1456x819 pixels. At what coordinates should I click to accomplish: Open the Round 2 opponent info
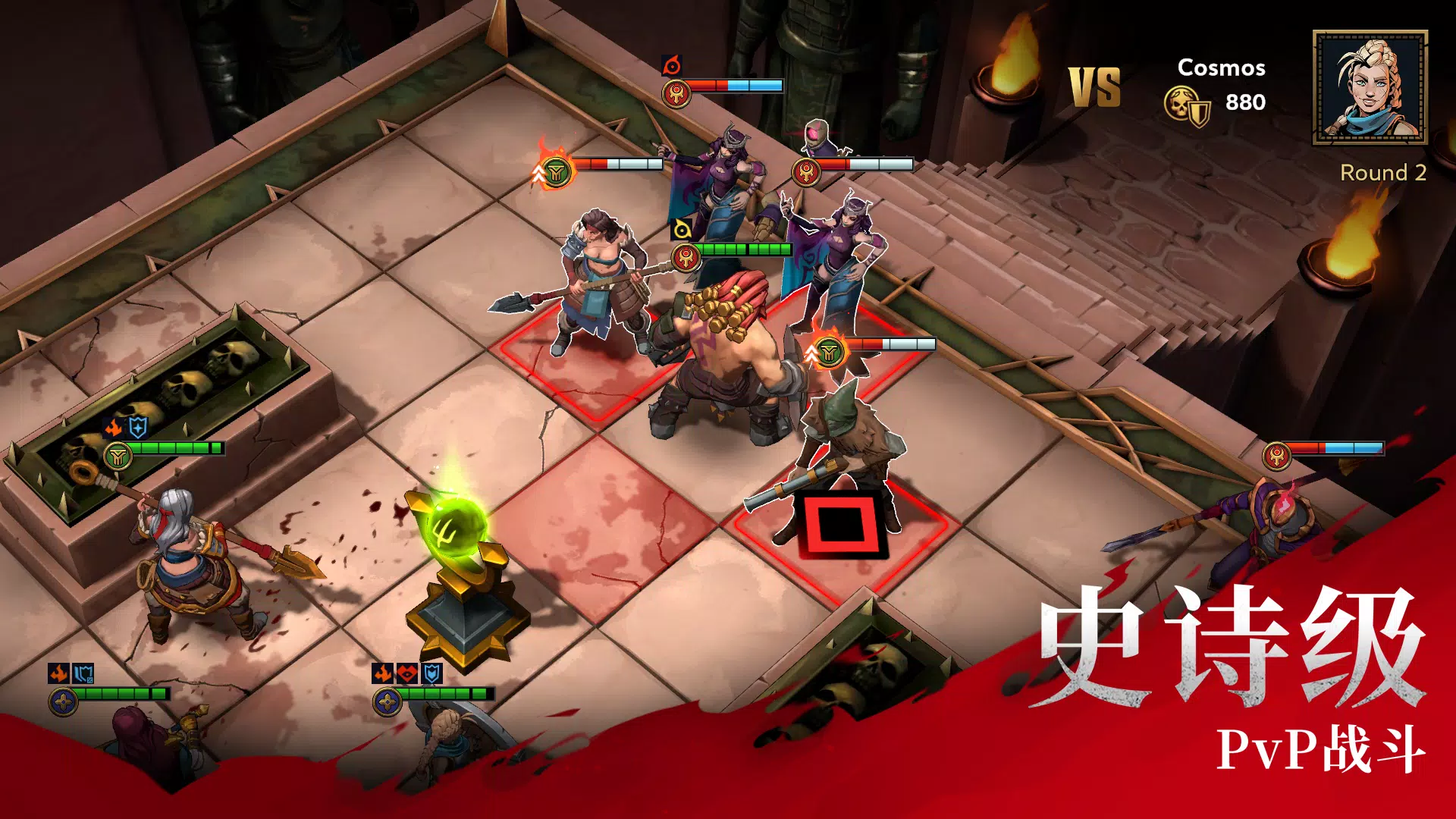[x=1385, y=173]
